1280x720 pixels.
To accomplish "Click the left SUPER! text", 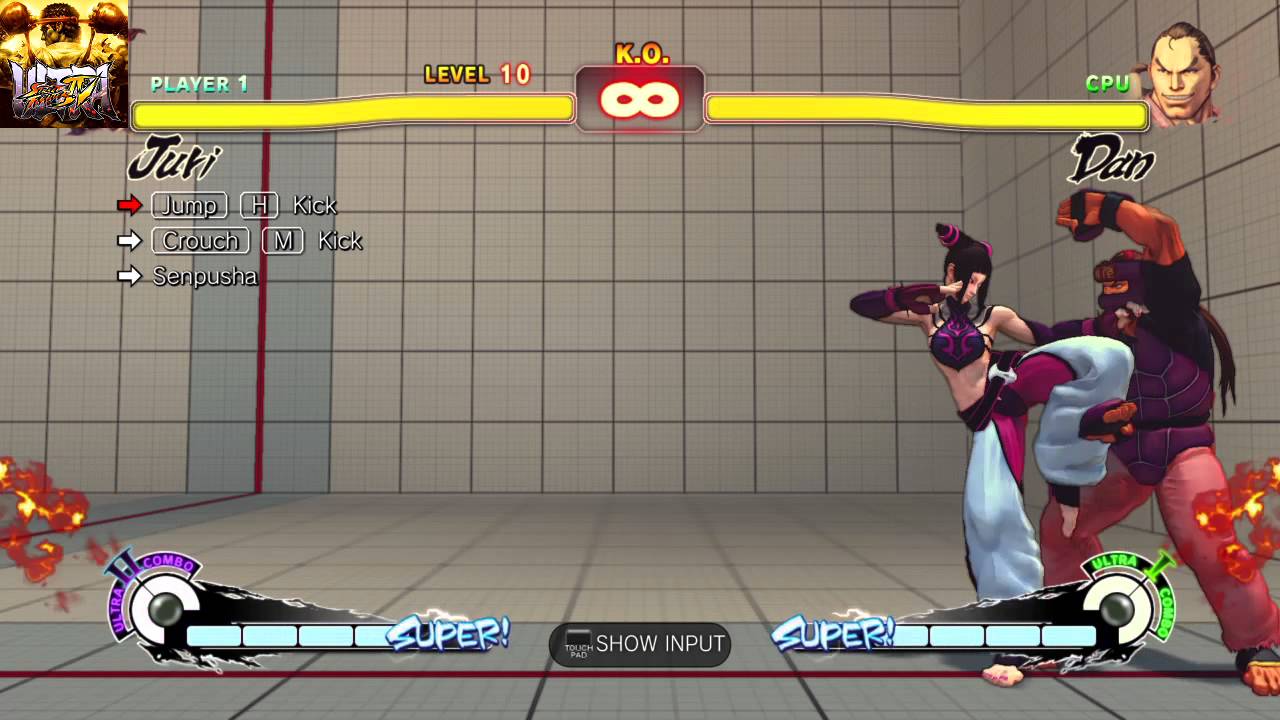I will (x=450, y=634).
